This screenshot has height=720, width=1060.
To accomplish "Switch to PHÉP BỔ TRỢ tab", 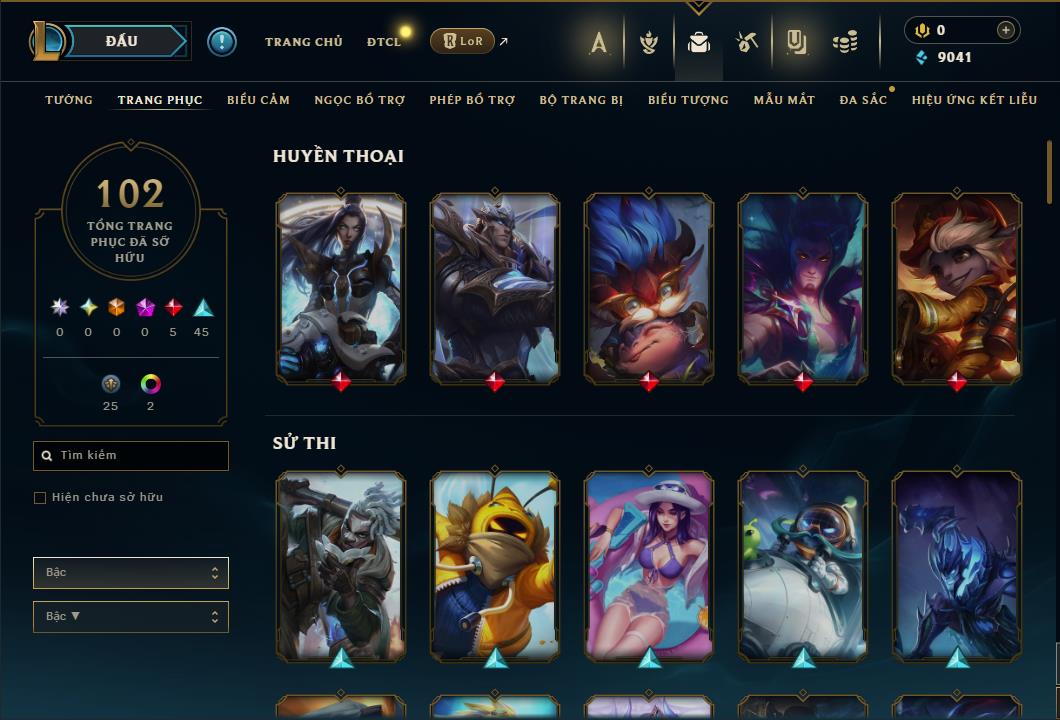I will [472, 100].
